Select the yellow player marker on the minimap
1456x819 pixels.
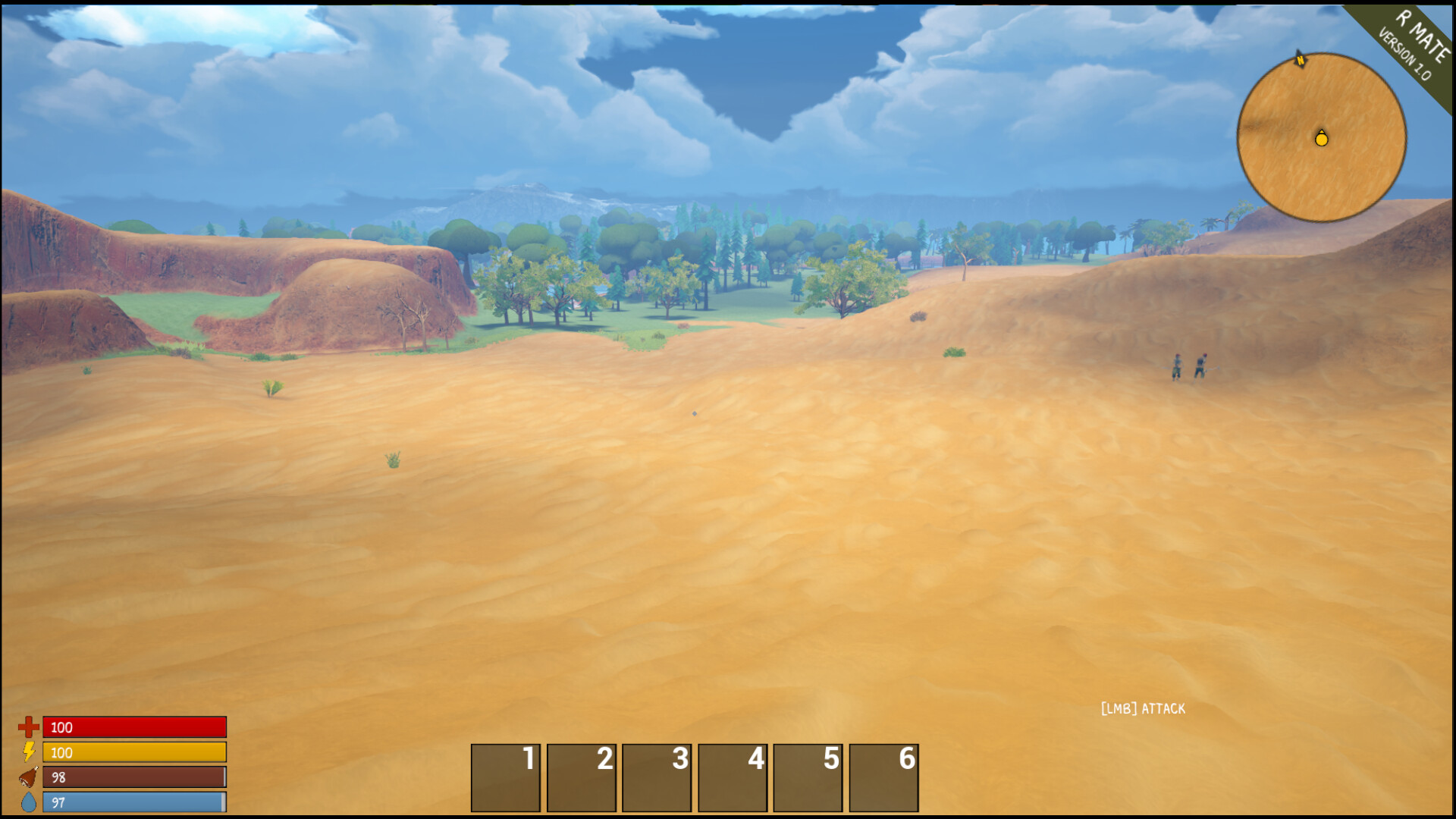pos(1321,140)
